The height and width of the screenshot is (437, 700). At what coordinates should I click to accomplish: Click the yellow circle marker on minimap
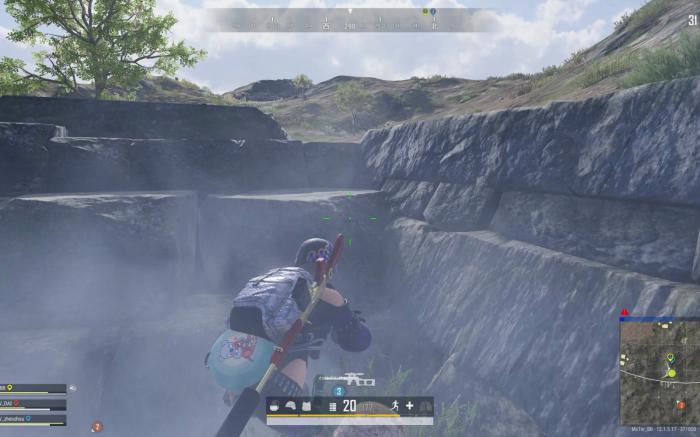click(672, 373)
